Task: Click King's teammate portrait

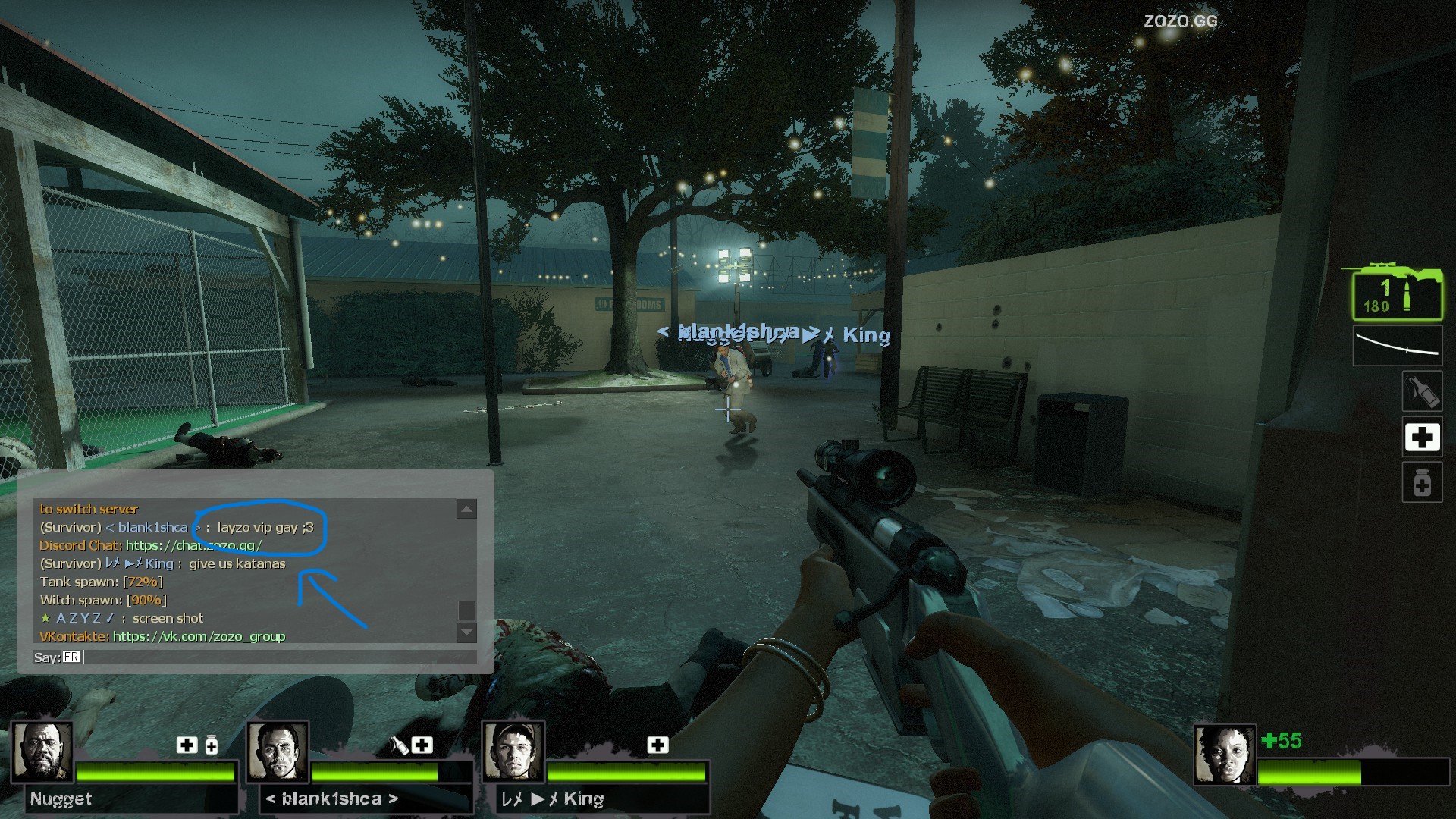Action: (x=513, y=752)
